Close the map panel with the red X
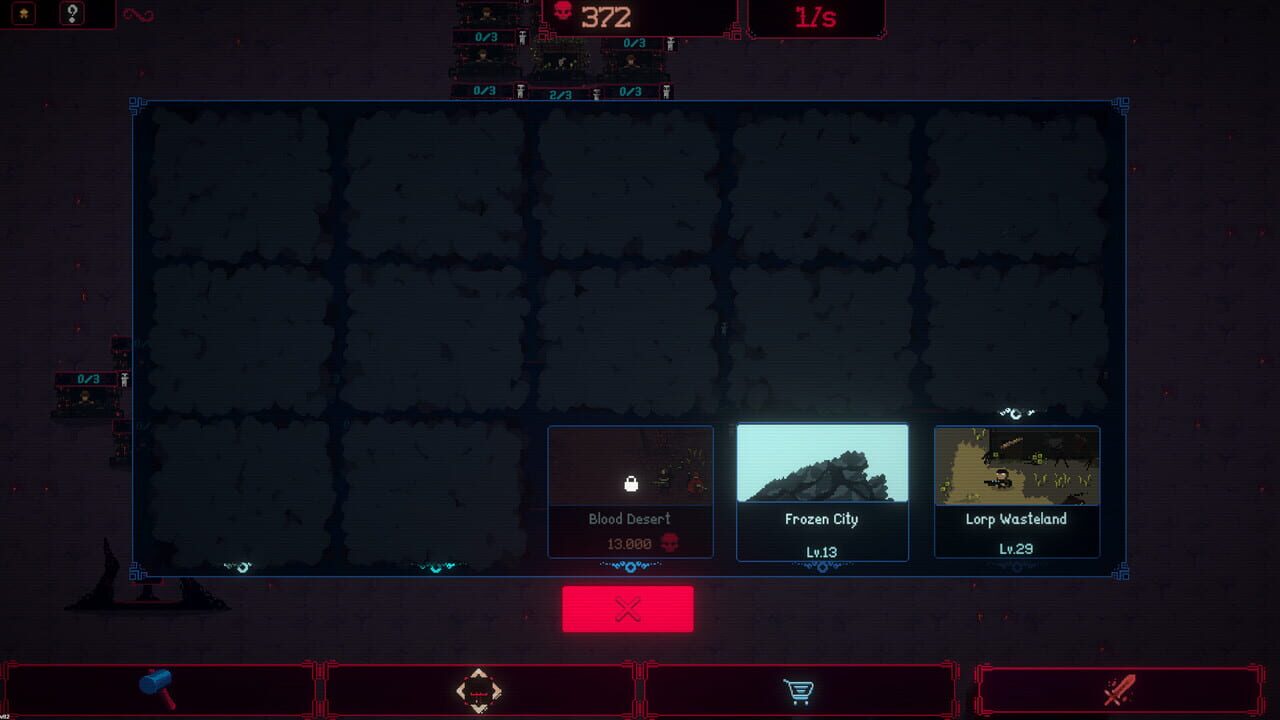The height and width of the screenshot is (720, 1280). 629,607
